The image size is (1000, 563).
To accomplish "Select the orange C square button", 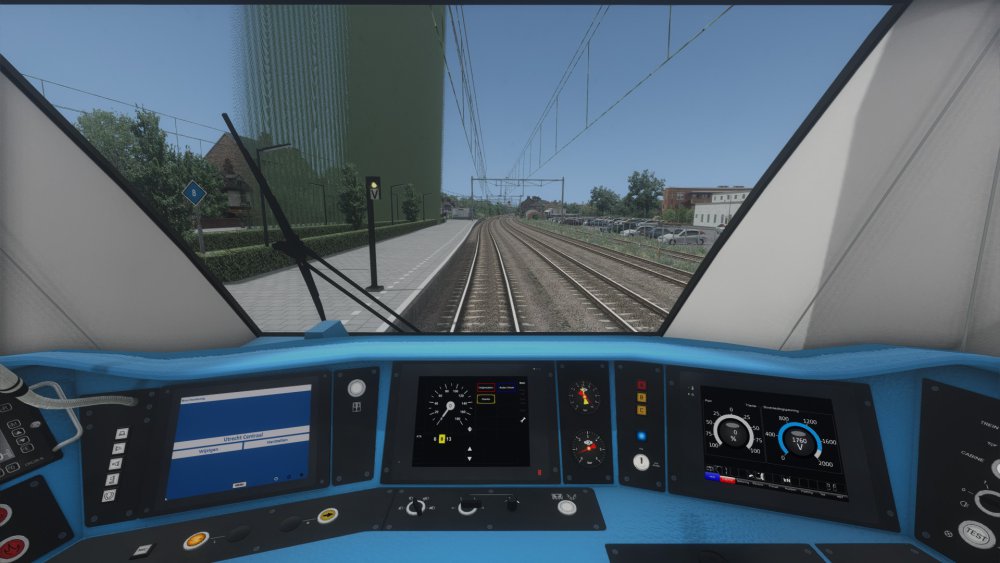I will 641,410.
